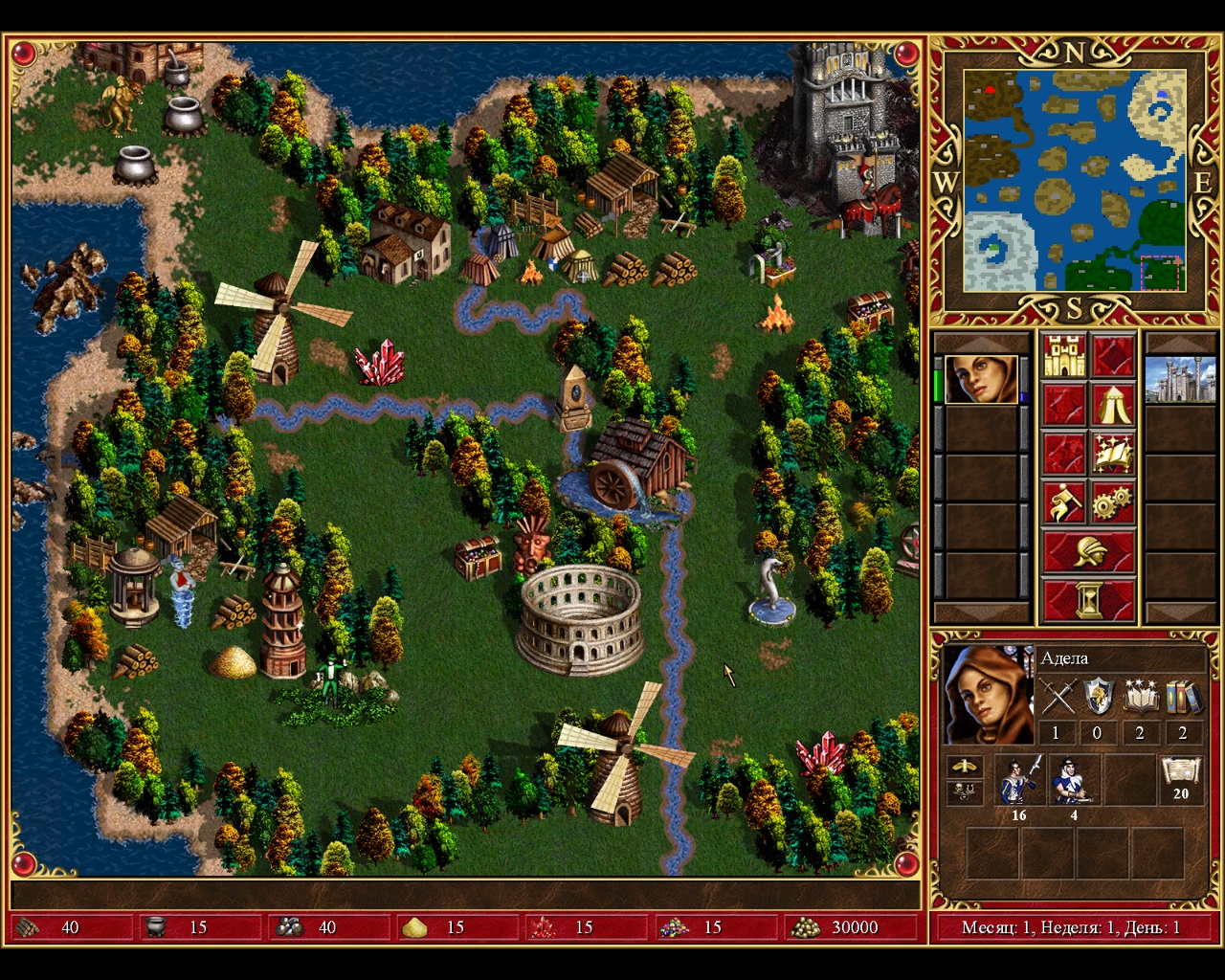Click the world minimap

click(1075, 180)
